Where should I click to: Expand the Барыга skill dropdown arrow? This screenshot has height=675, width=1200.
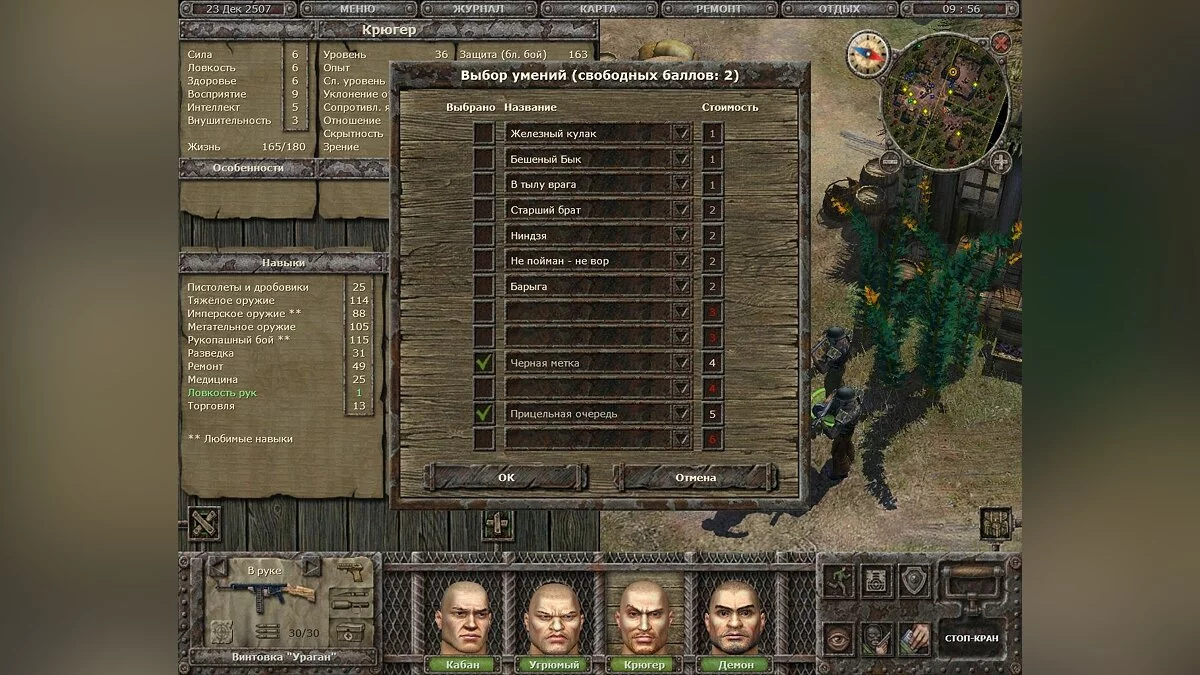tap(681, 286)
